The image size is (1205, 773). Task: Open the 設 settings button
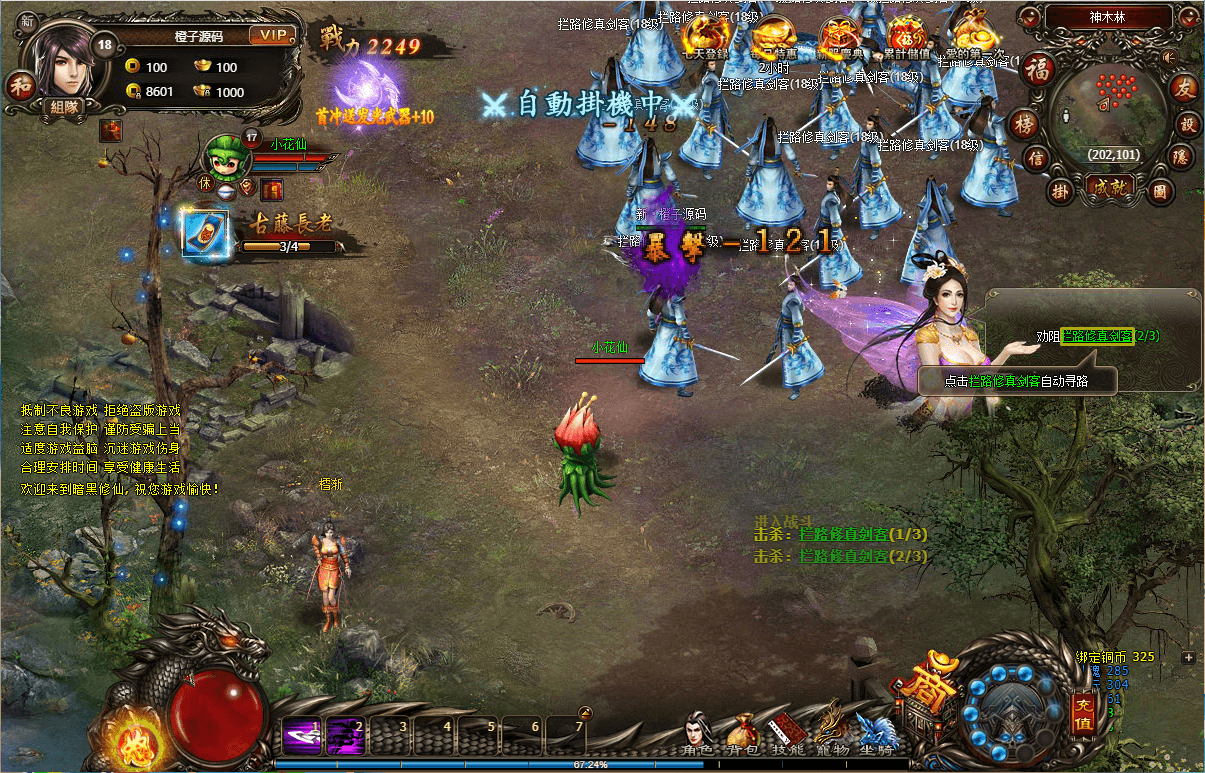pos(1189,124)
